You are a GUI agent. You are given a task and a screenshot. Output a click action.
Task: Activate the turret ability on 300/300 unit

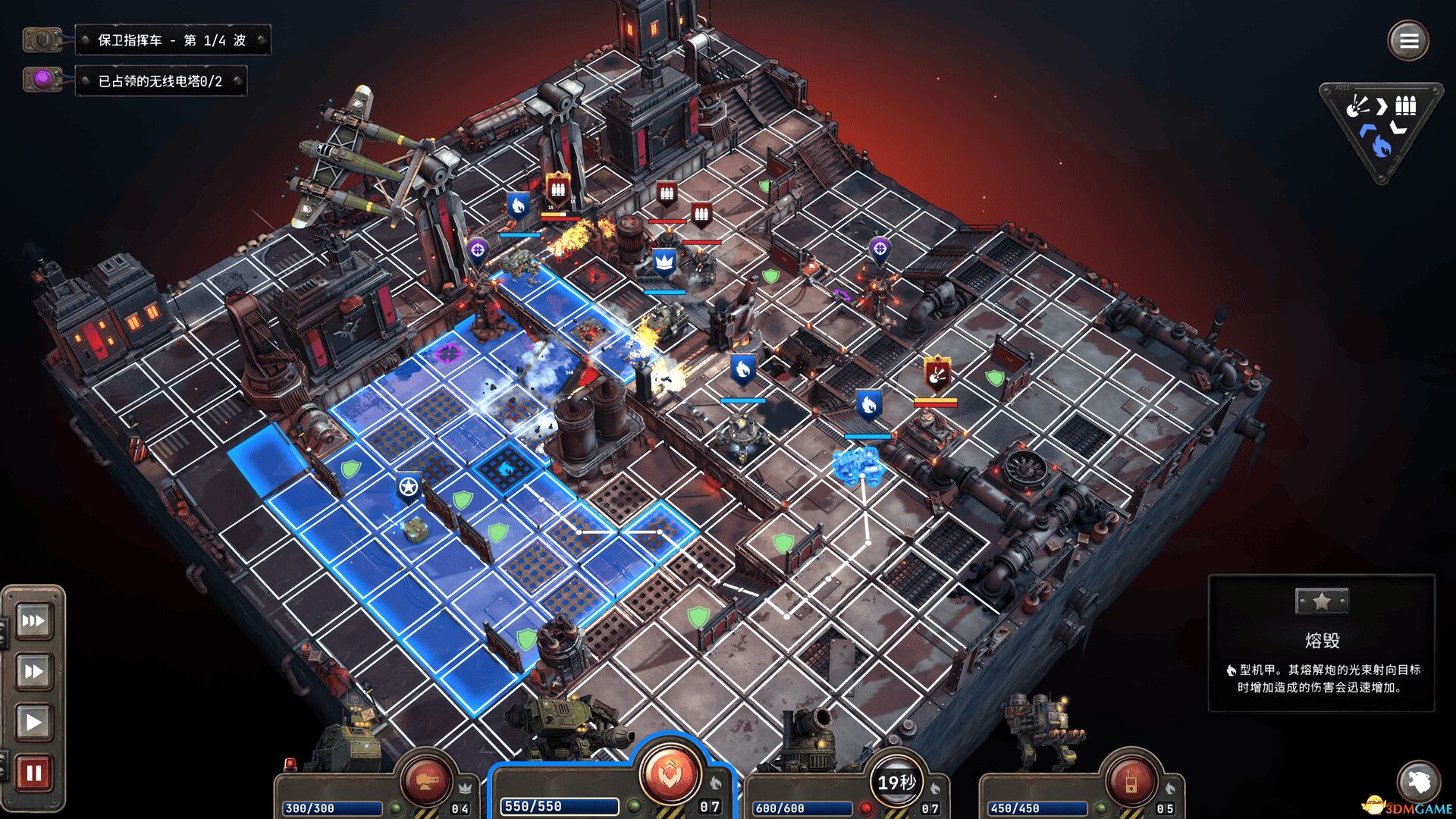pos(426,780)
